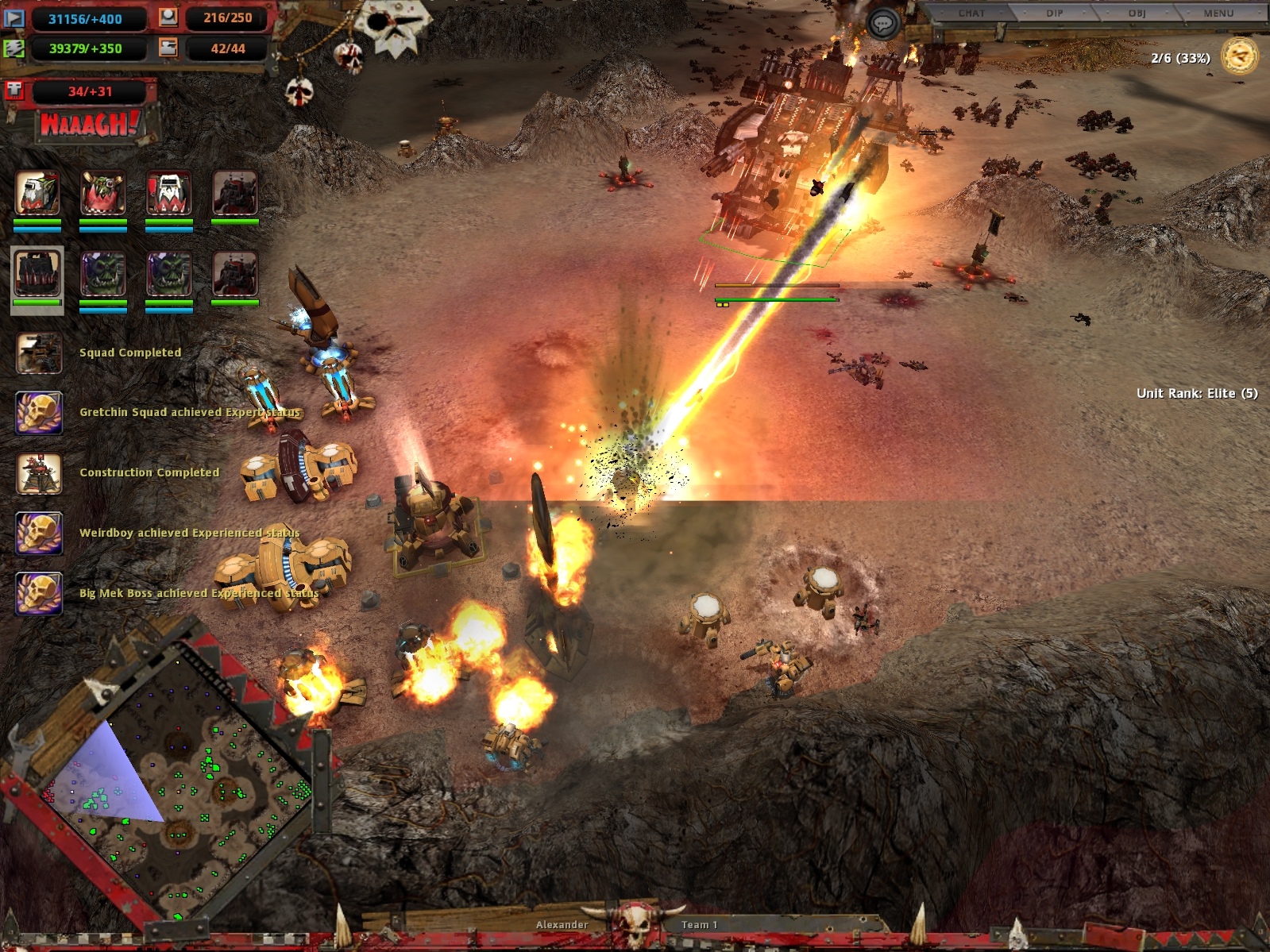Click the speech bubble chat icon
1270x952 pixels.
coord(882,24)
